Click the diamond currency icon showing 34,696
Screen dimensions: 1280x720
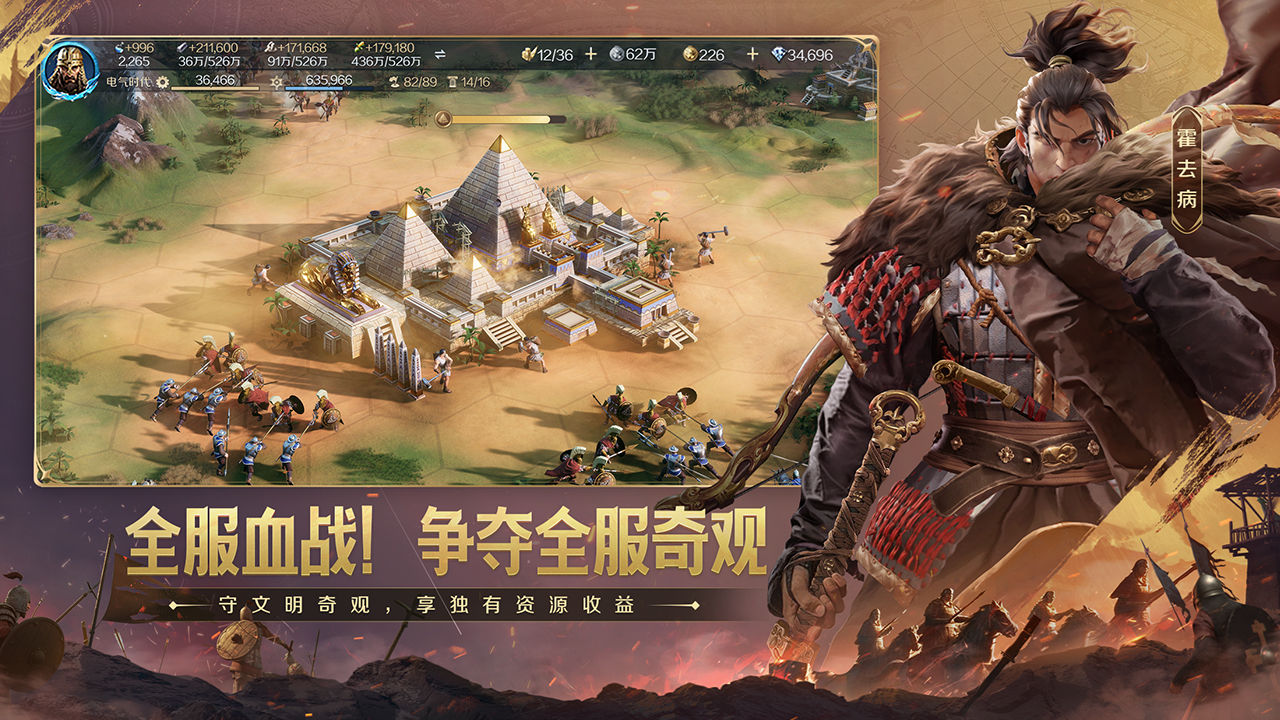coord(781,53)
